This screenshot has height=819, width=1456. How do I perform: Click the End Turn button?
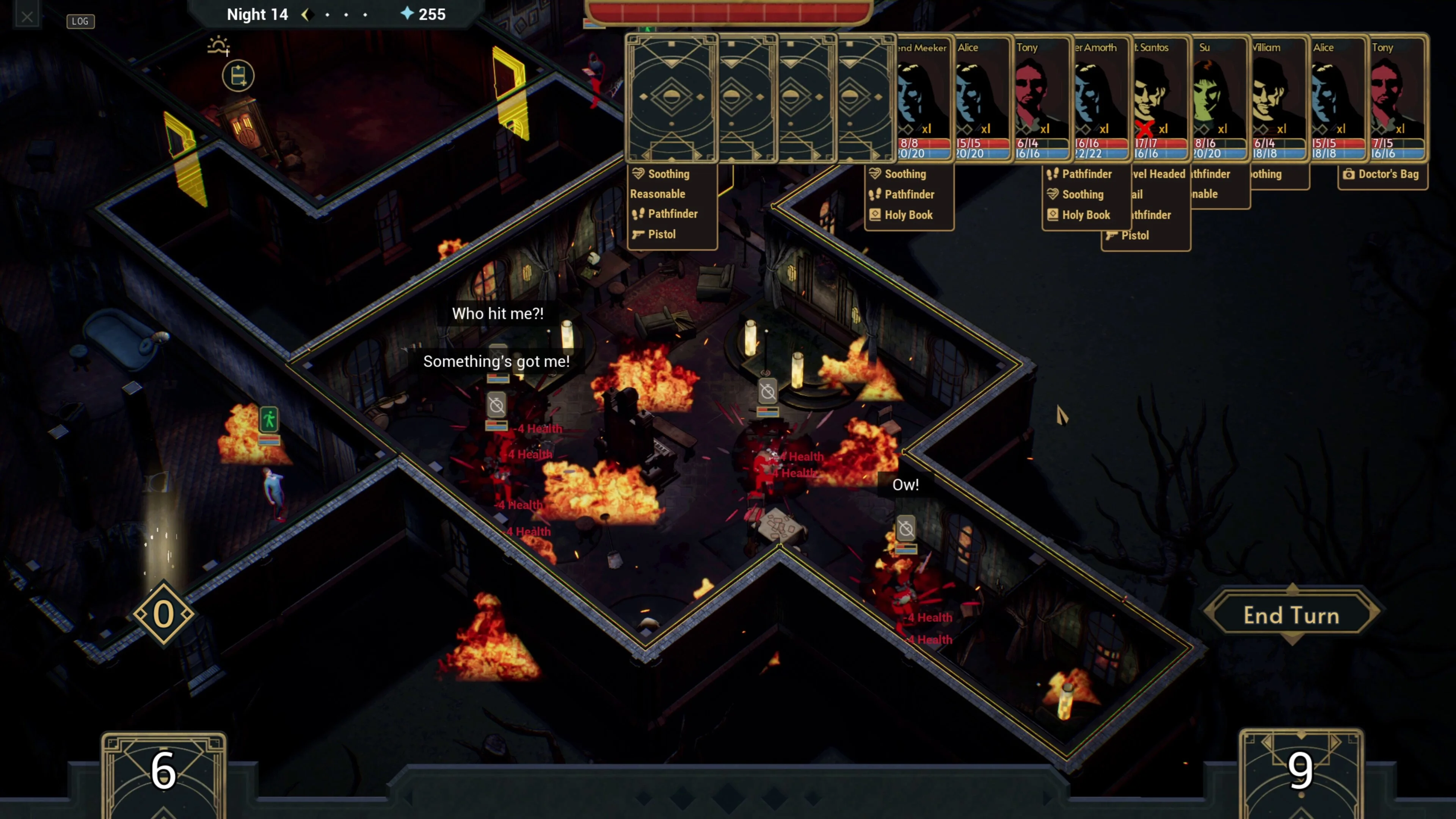pyautogui.click(x=1291, y=615)
